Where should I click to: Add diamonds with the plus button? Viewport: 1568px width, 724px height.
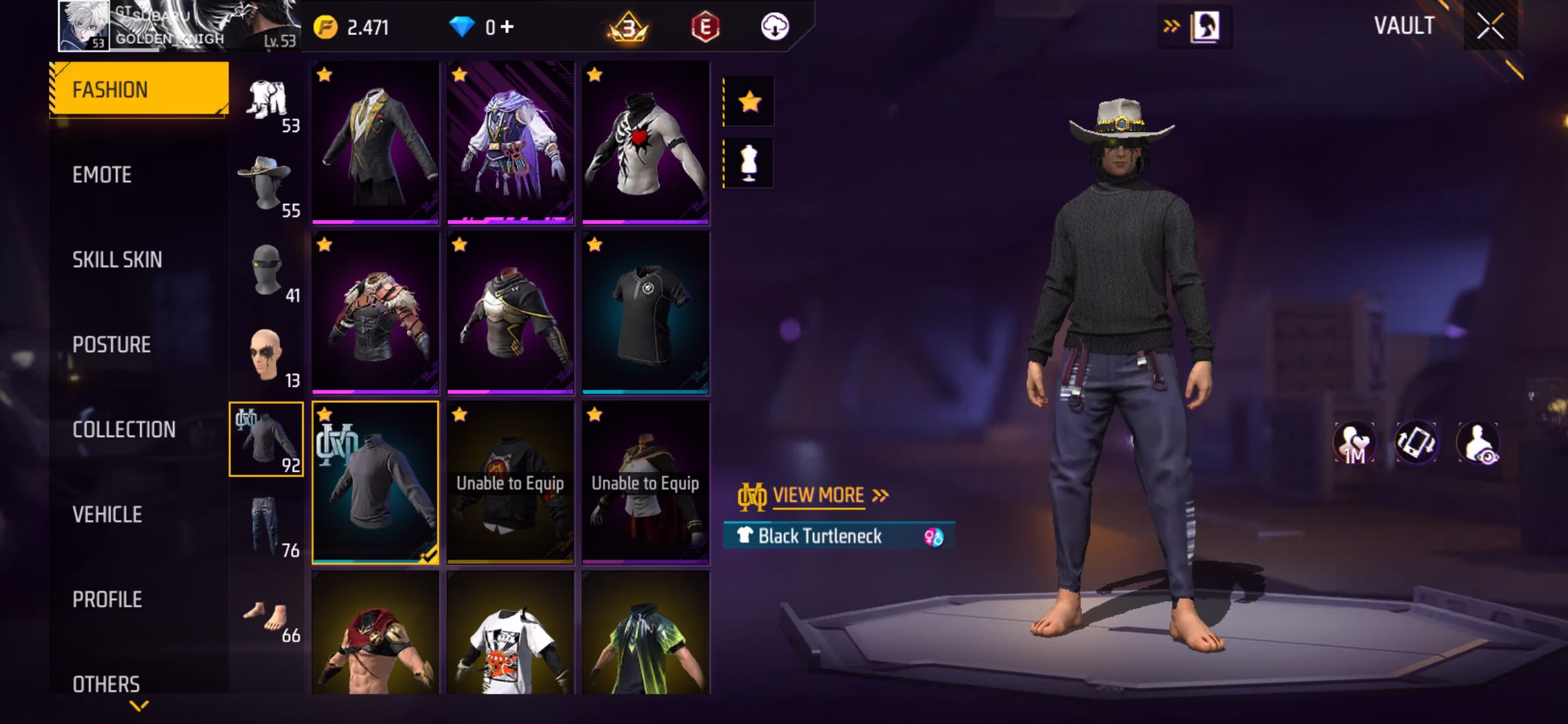coord(507,27)
